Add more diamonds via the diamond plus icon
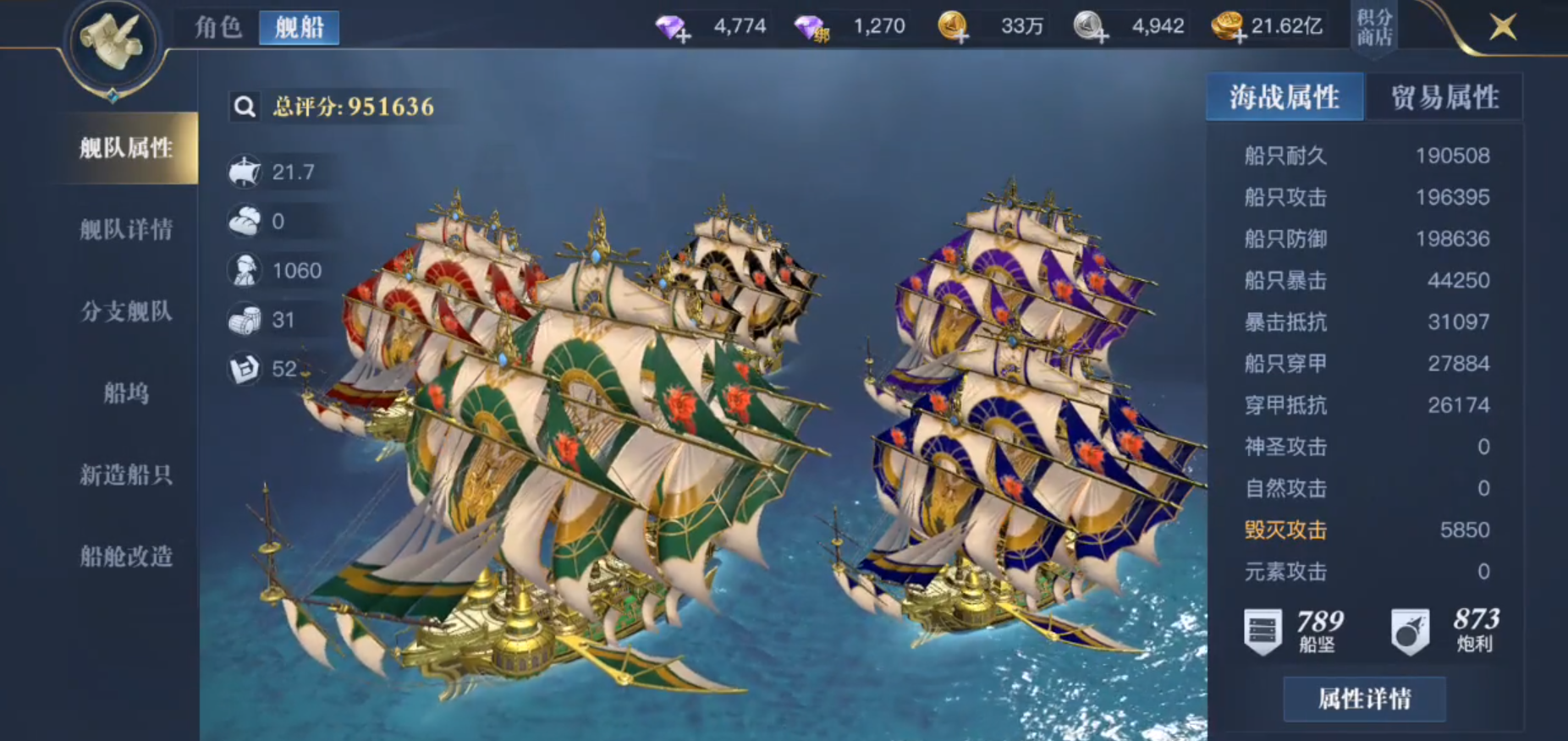Screen dimensions: 1568x741 (x=674, y=28)
